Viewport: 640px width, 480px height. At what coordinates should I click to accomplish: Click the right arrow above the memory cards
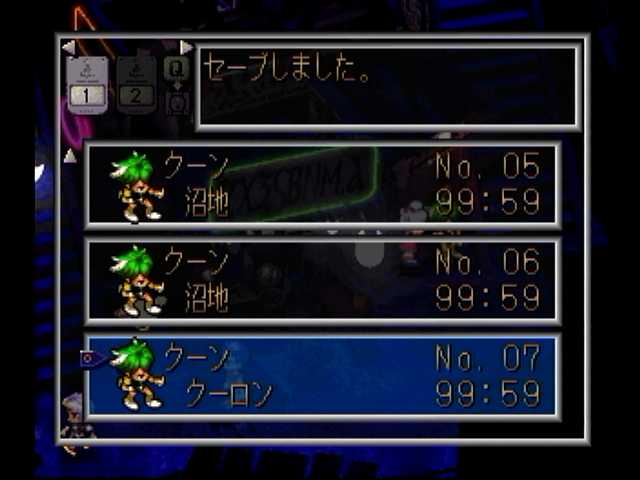186,47
